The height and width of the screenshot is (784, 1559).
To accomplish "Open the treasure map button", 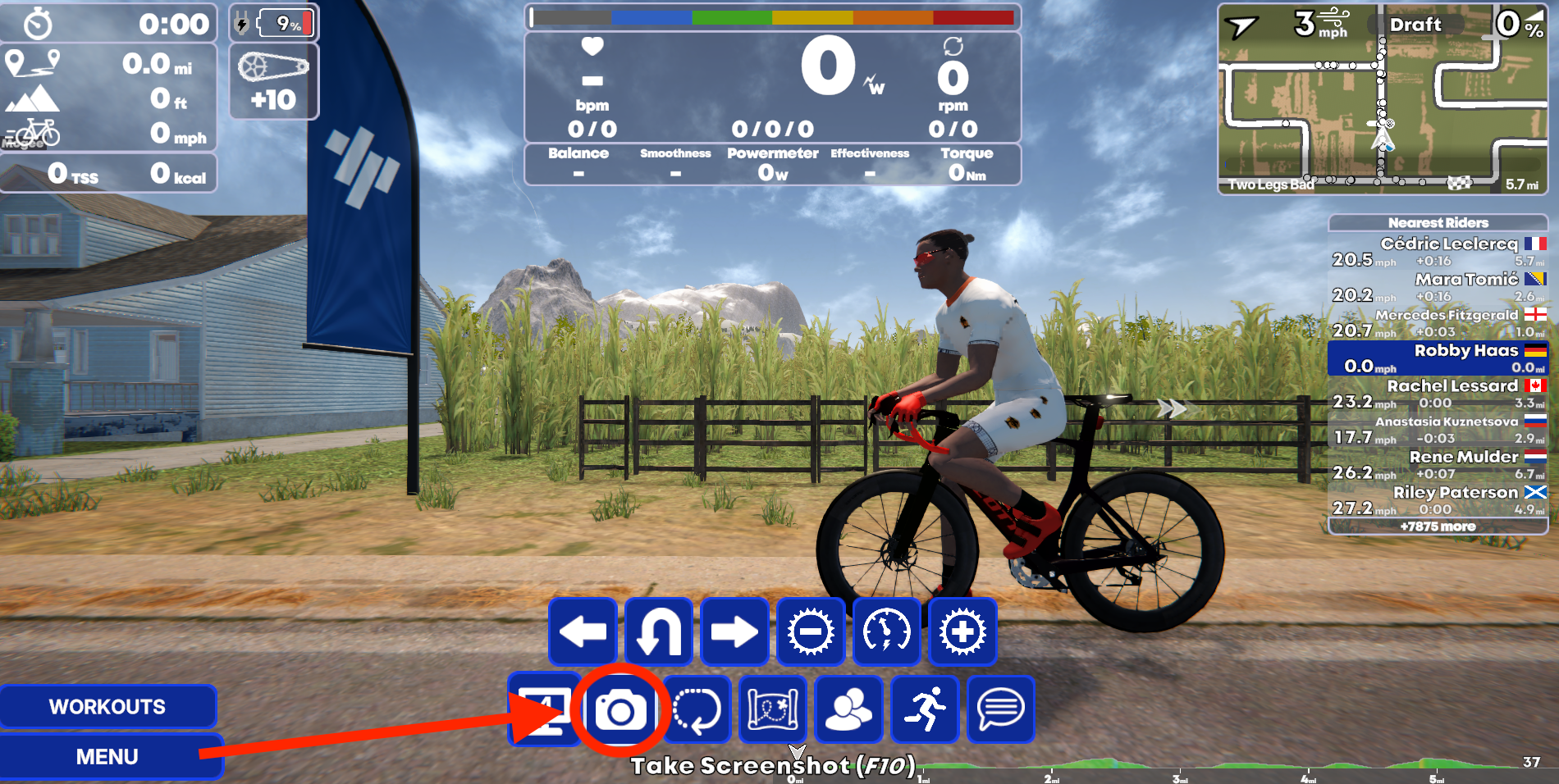I will [773, 710].
